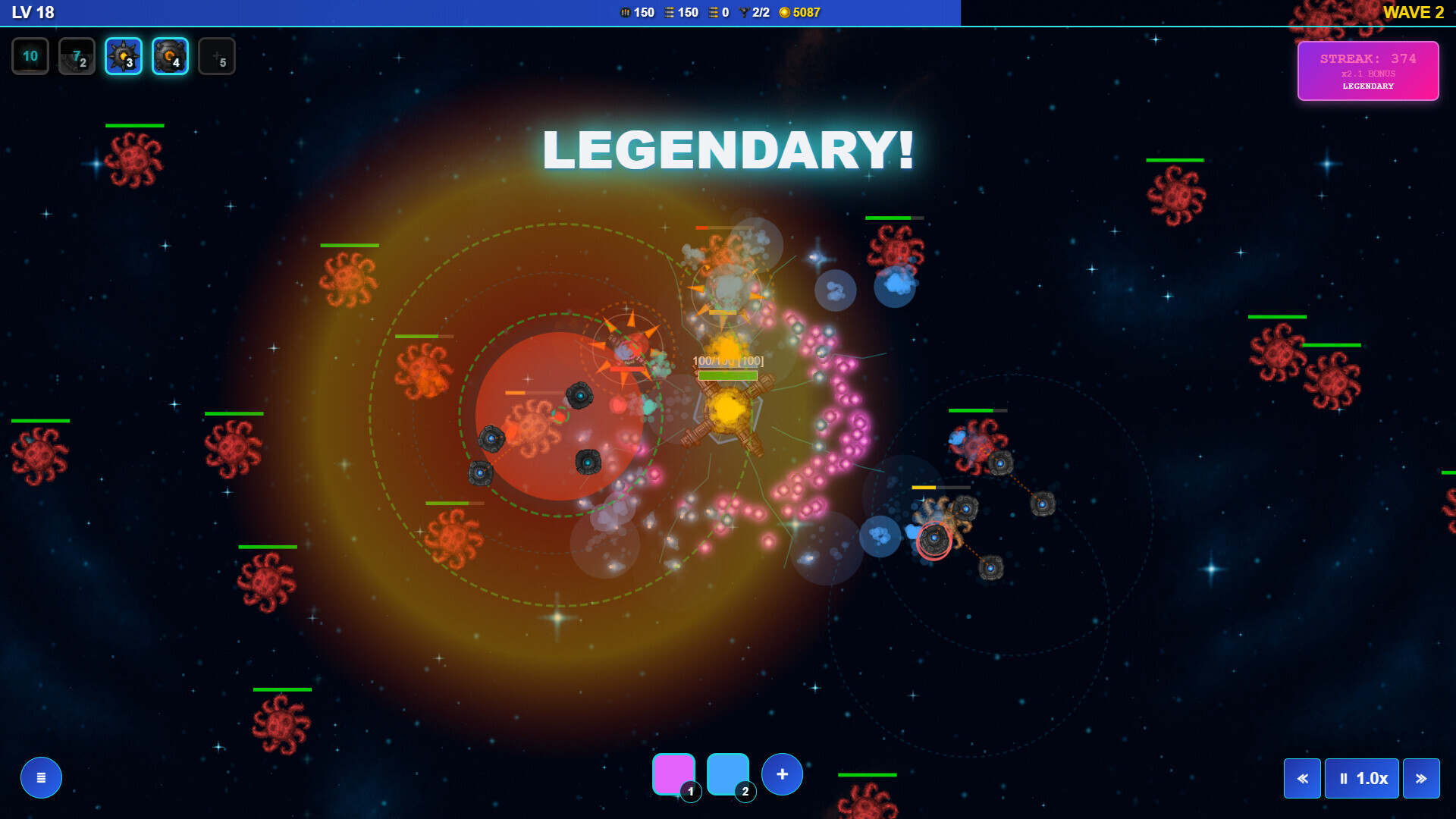Select the blue swatch labeled 2

click(x=729, y=773)
